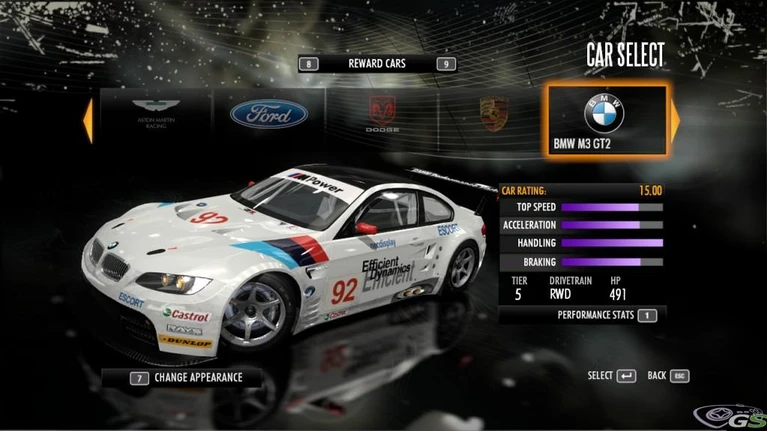The width and height of the screenshot is (767, 431).
Task: Confirm the car with Select
Action: click(x=611, y=376)
